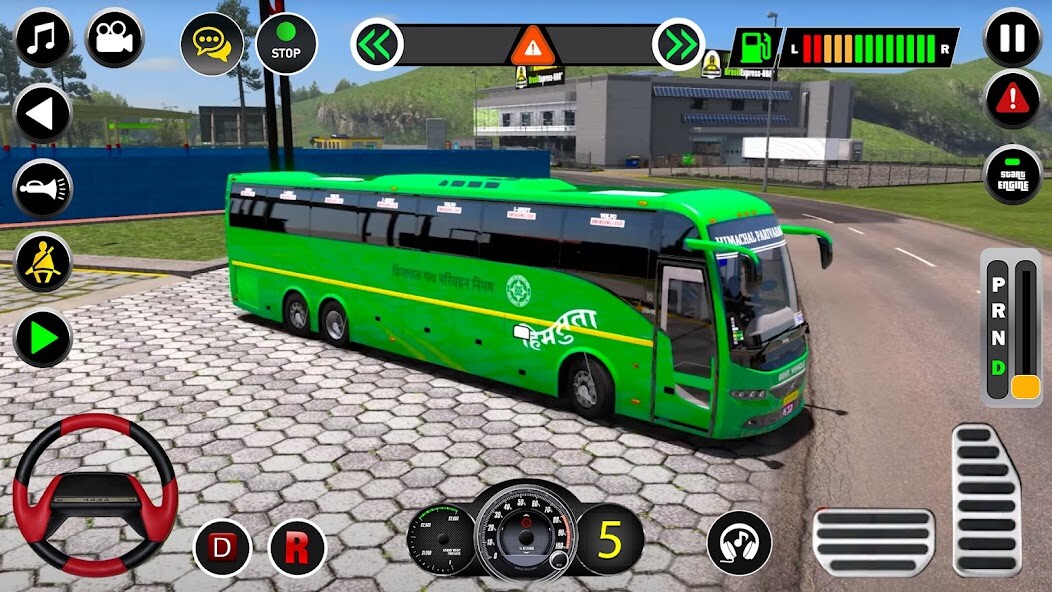This screenshot has height=592, width=1052.
Task: Sound the horn button
Action: pos(43,188)
